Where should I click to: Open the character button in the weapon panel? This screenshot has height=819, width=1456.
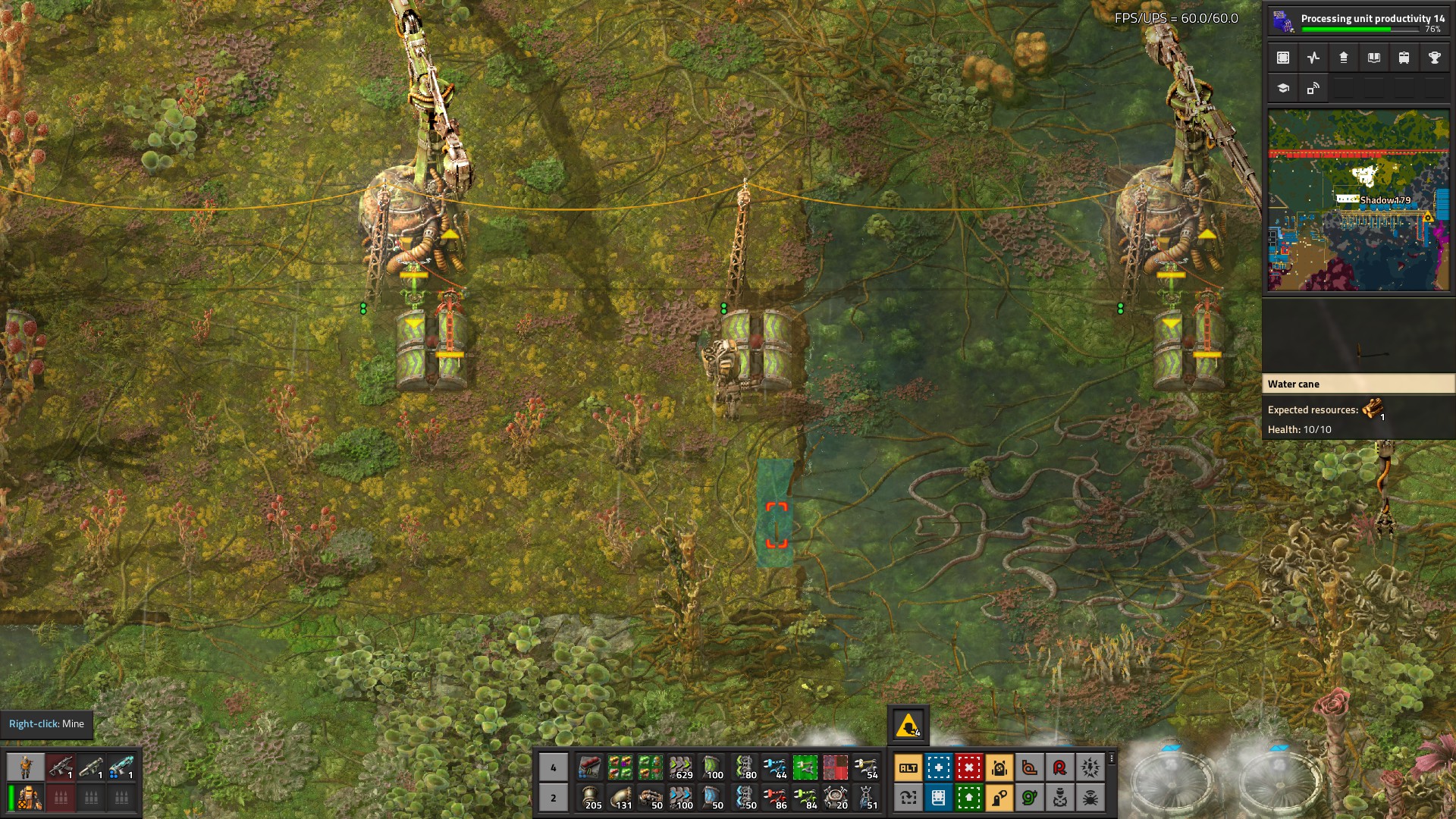point(26,767)
